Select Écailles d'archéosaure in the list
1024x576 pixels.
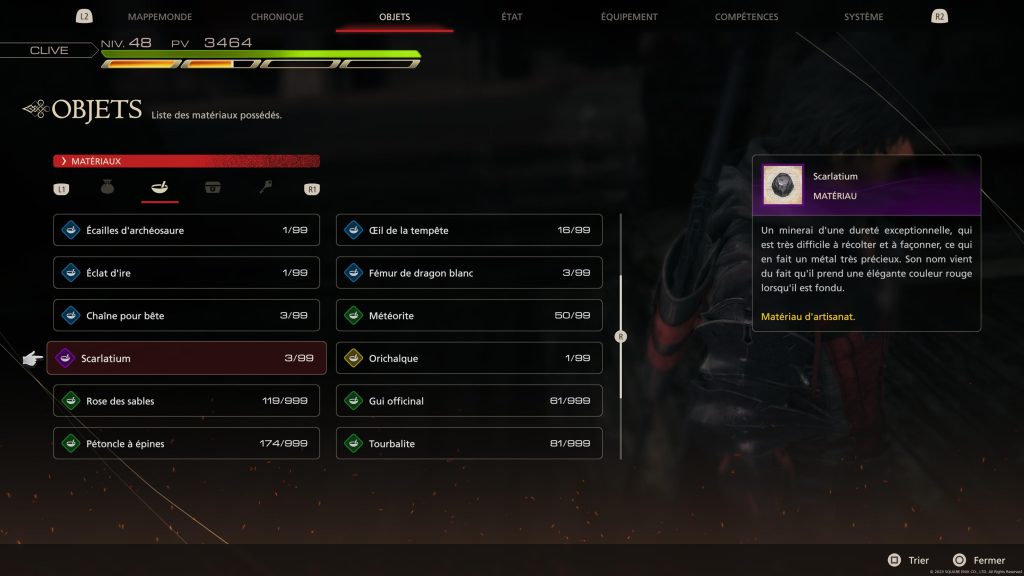click(187, 230)
